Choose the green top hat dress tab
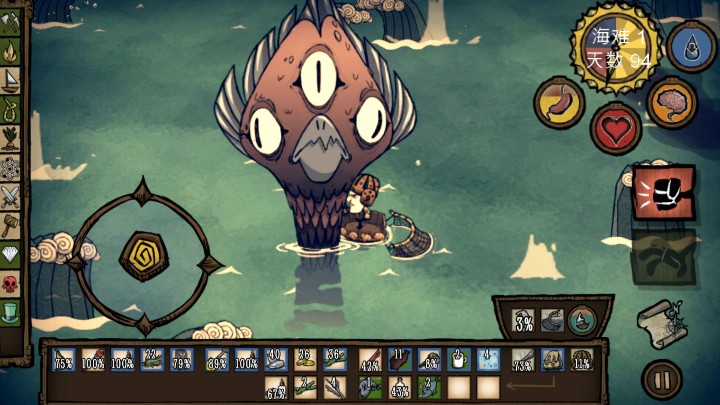 click(11, 313)
